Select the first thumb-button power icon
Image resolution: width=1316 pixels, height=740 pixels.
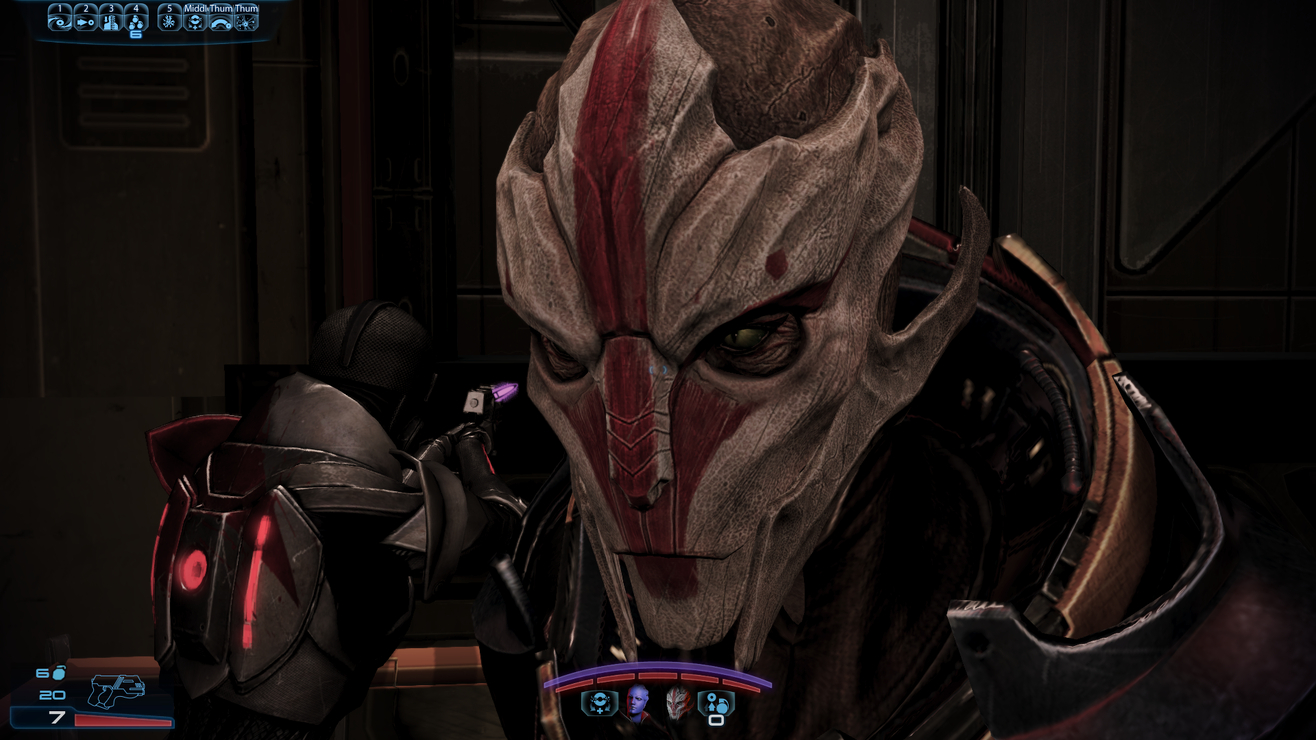pyautogui.click(x=221, y=22)
